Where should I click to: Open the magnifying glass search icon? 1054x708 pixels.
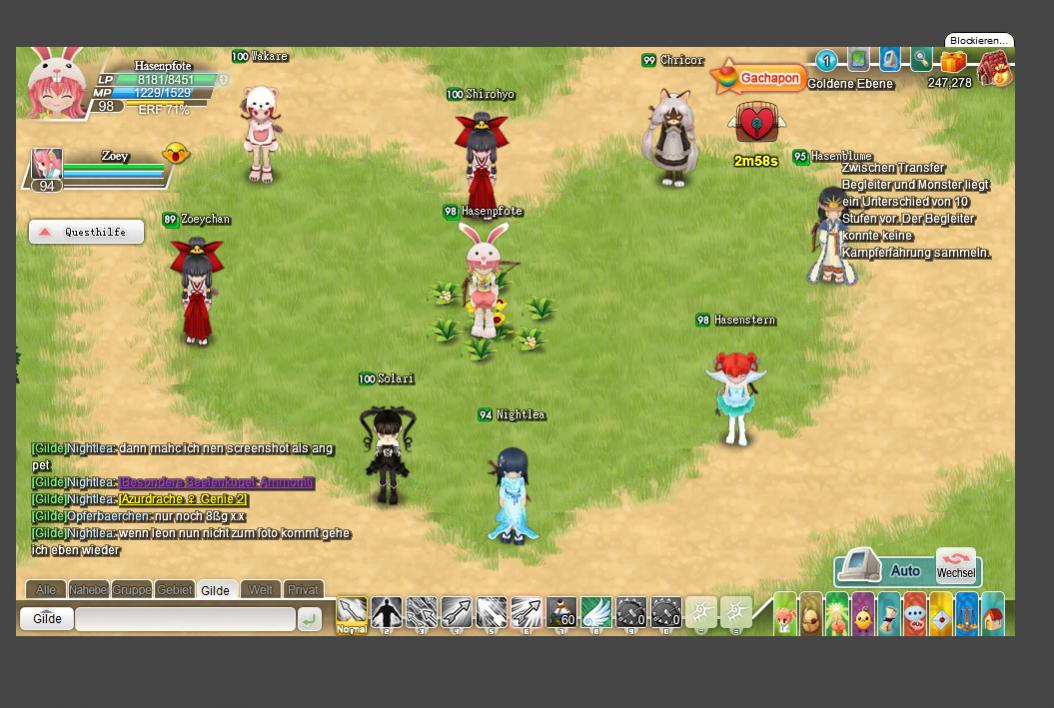[x=921, y=60]
